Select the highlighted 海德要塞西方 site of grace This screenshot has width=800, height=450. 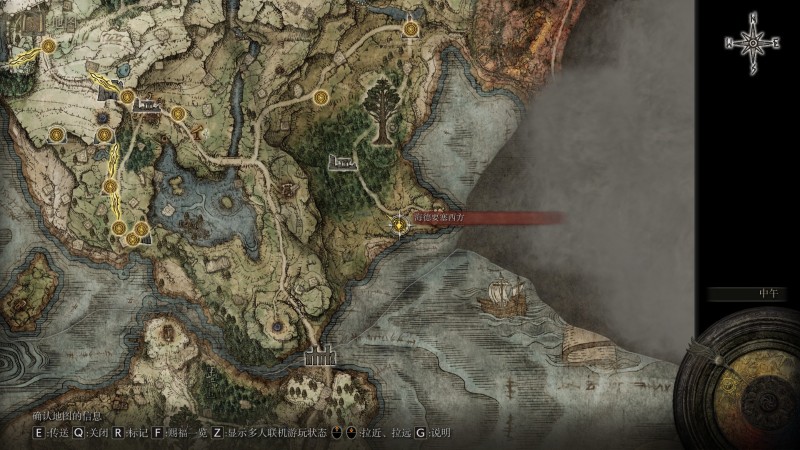pos(401,227)
